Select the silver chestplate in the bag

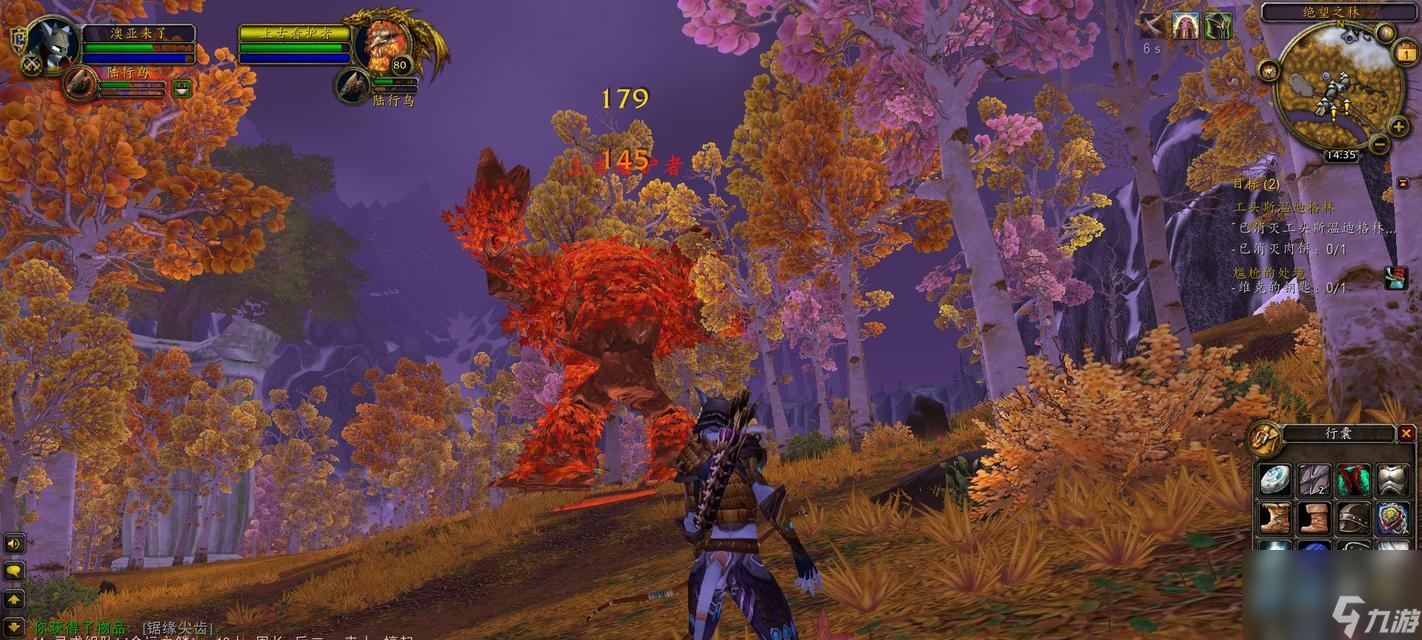click(x=1392, y=480)
